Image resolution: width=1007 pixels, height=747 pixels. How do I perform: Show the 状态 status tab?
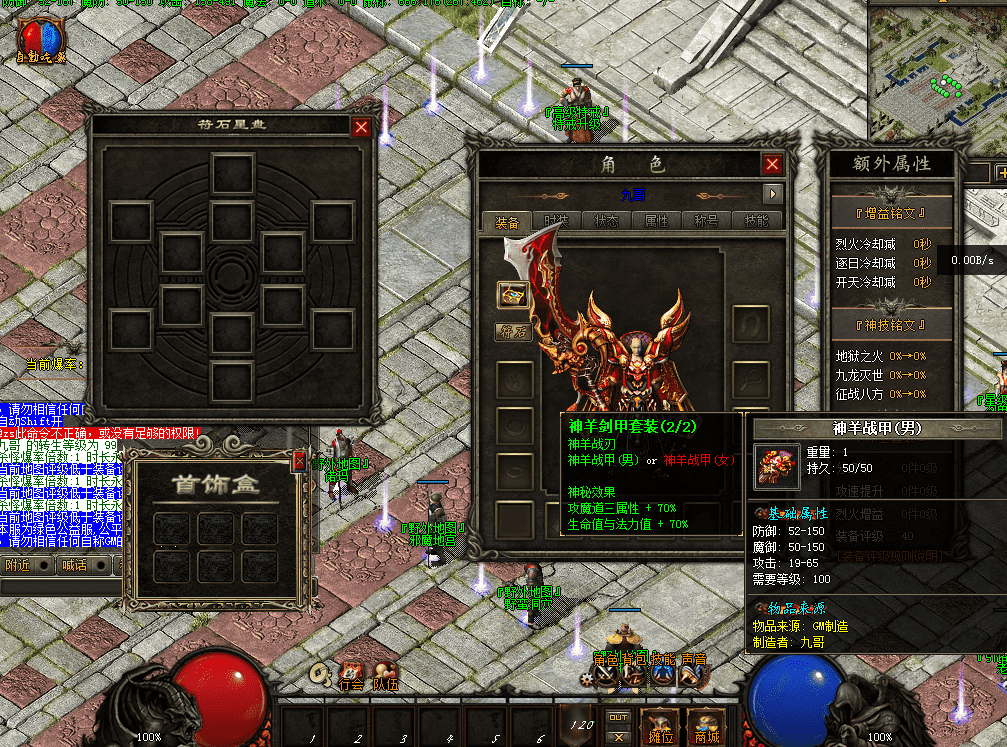click(x=606, y=222)
